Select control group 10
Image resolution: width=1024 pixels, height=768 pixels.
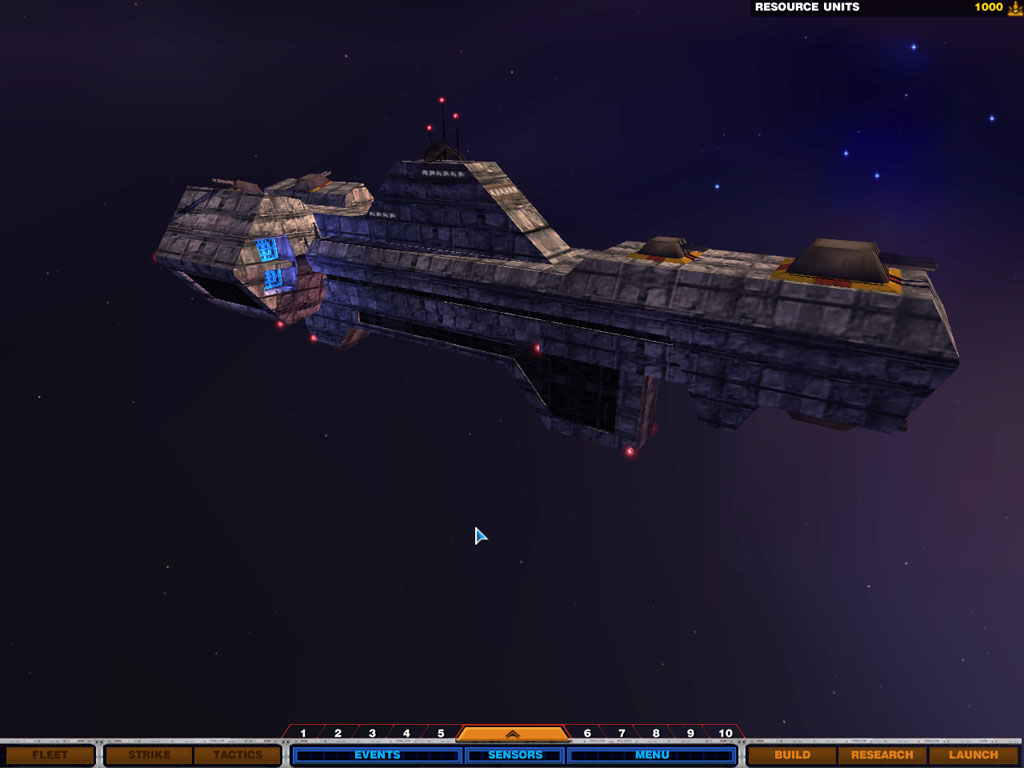click(725, 734)
